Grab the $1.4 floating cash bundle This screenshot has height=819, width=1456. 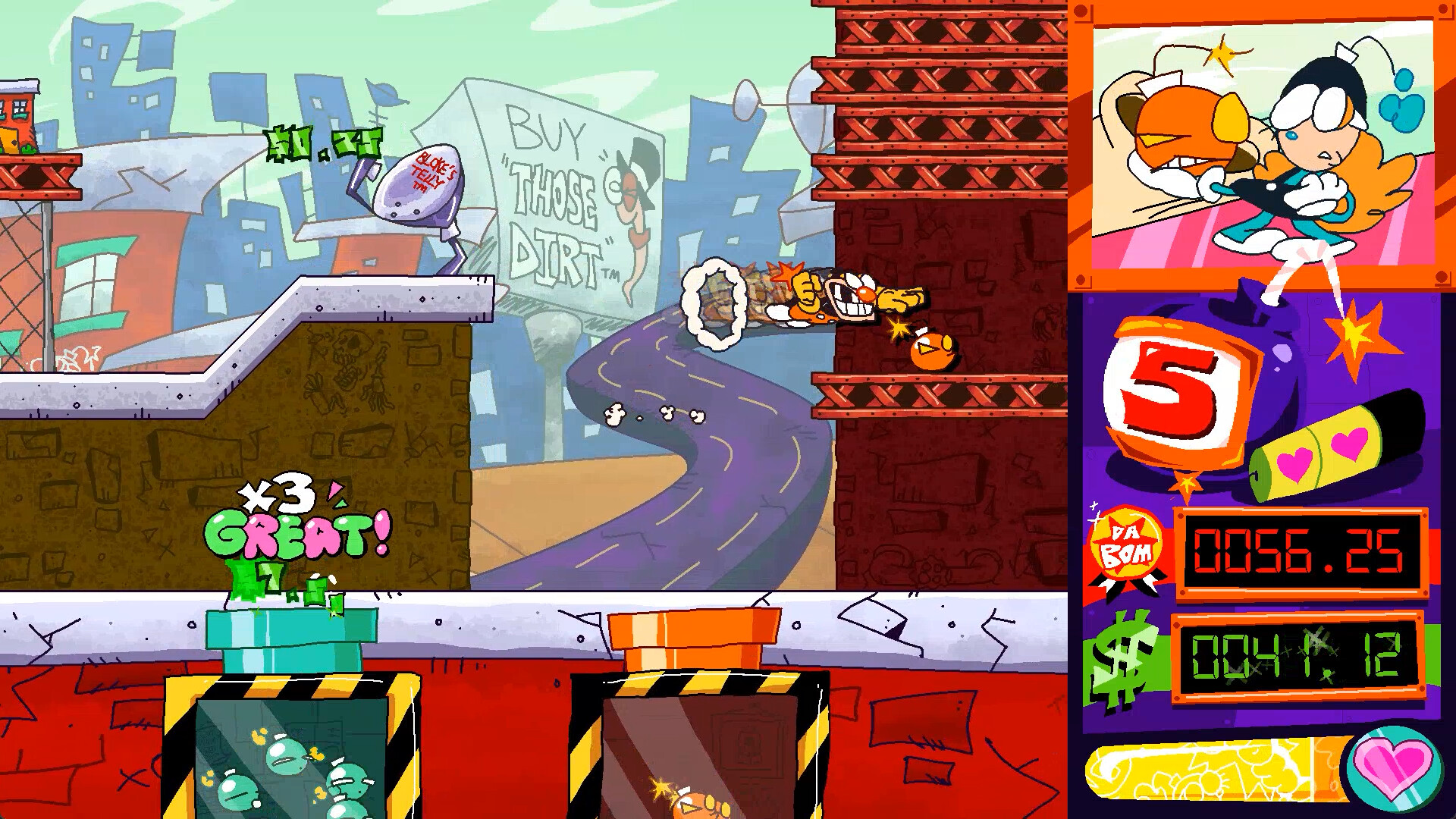point(322,142)
